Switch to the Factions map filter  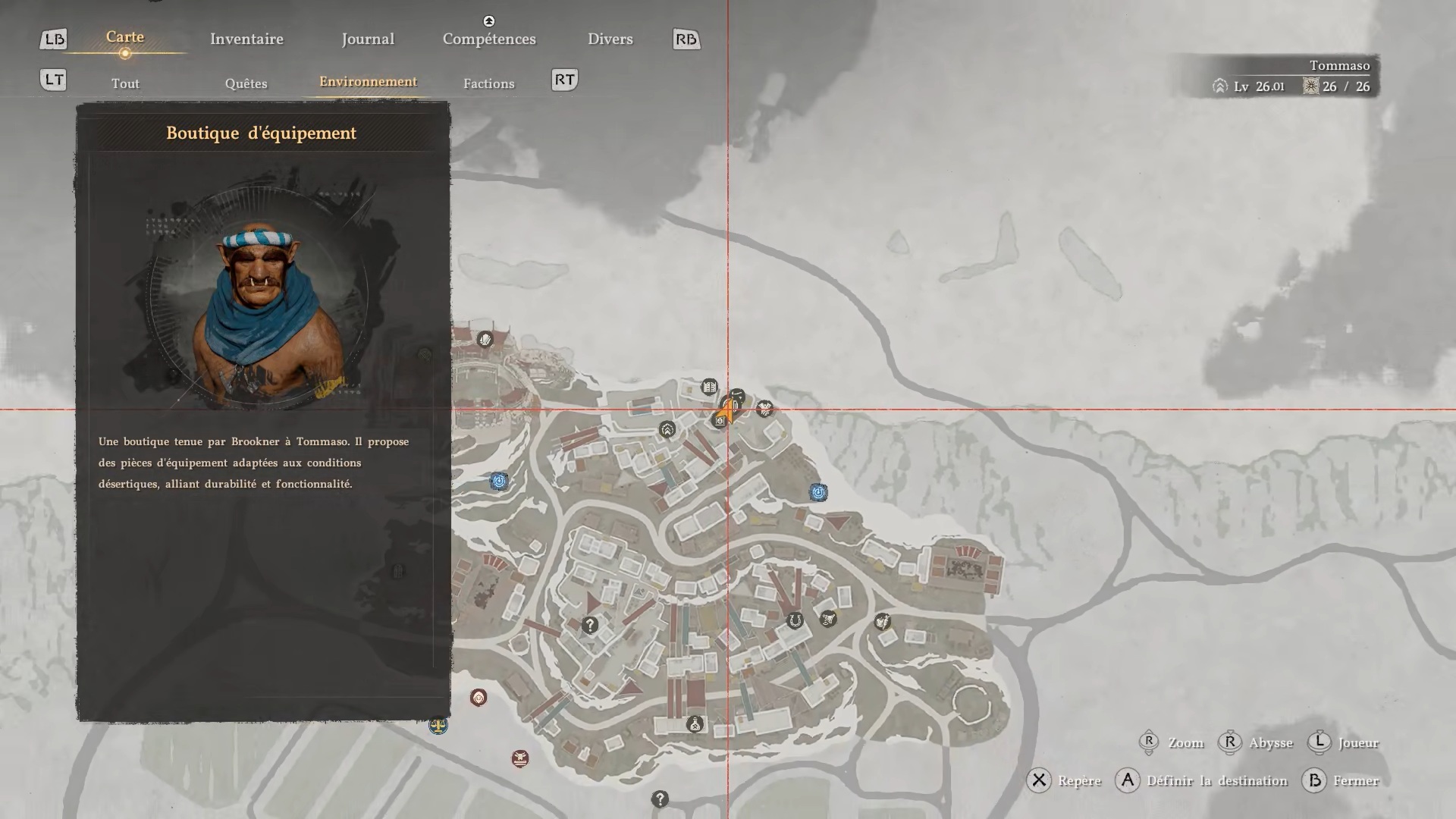pyautogui.click(x=488, y=83)
